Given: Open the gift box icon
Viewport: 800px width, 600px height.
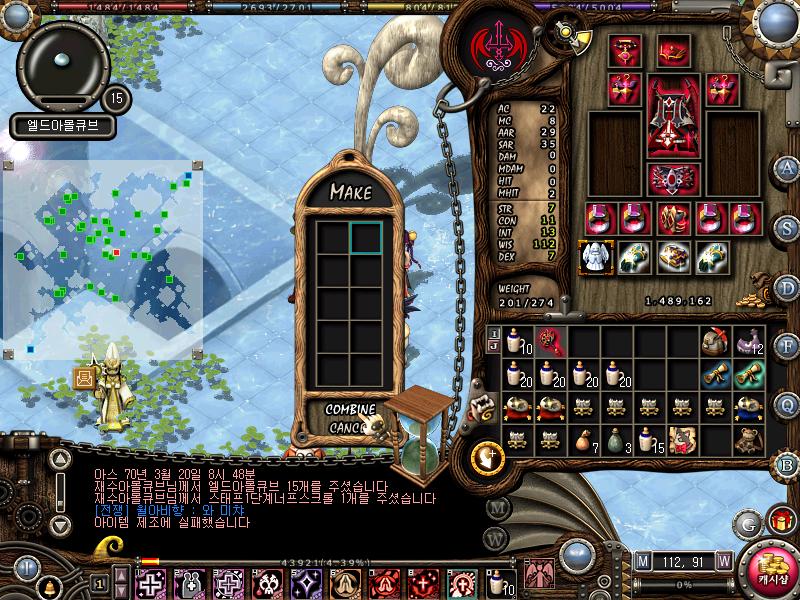Looking at the screenshot, I should point(779,521).
